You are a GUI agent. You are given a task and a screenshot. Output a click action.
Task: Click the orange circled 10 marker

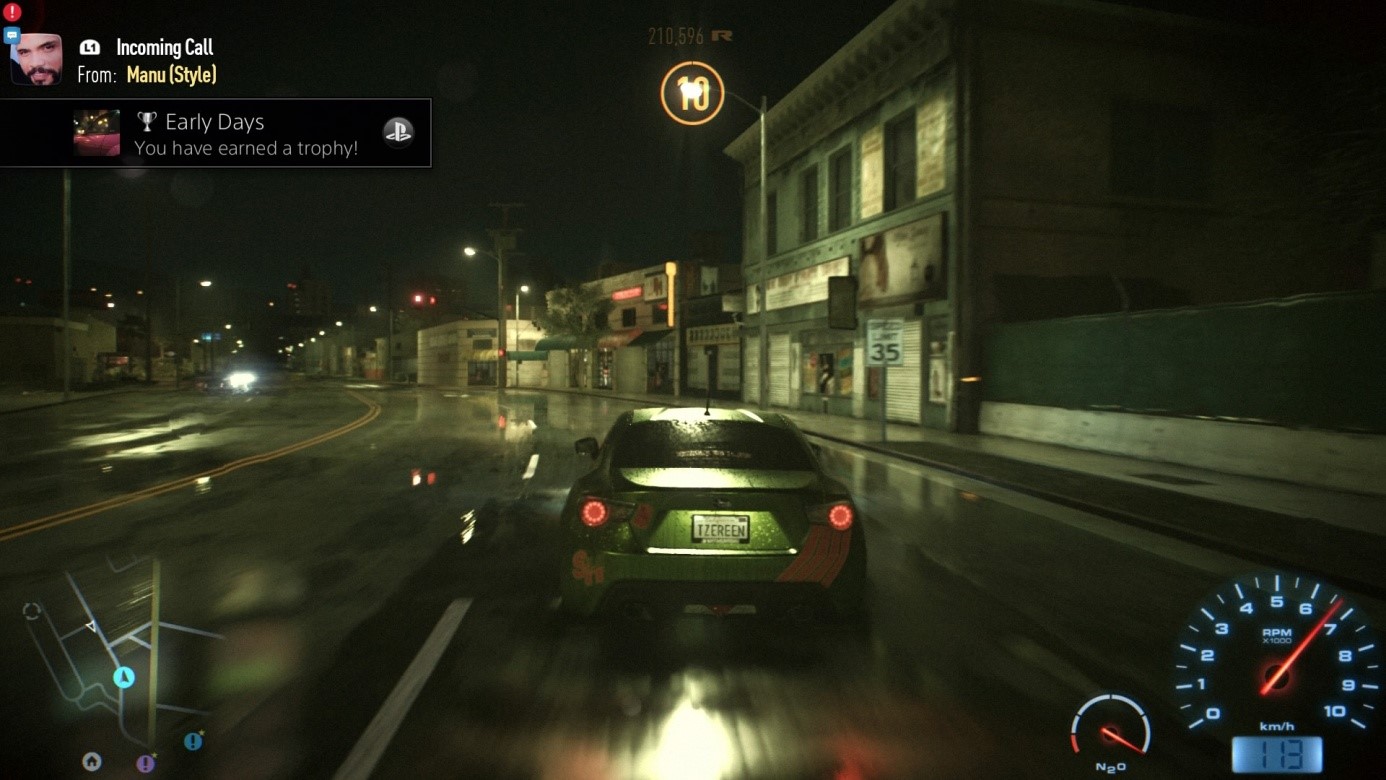click(692, 94)
